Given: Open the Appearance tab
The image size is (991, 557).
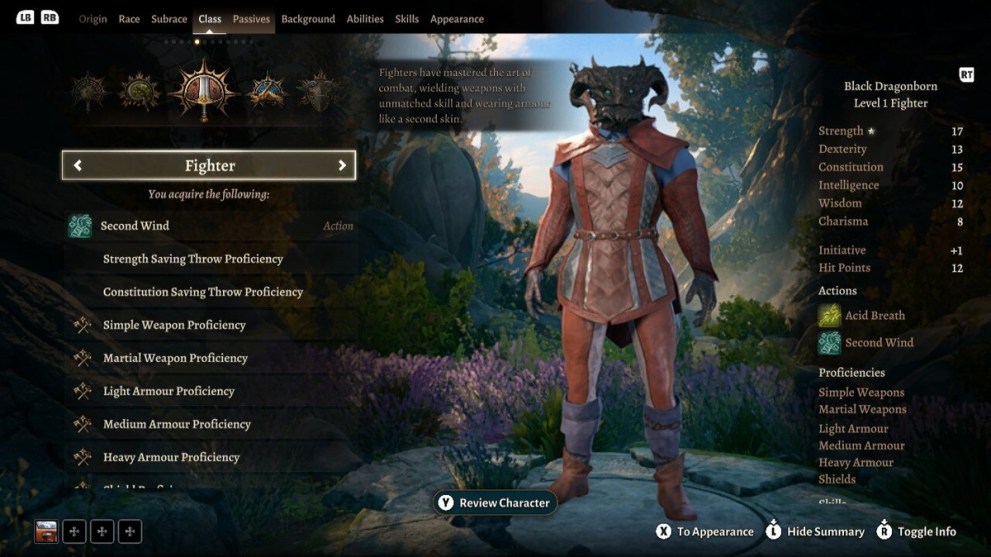Looking at the screenshot, I should pyautogui.click(x=457, y=19).
